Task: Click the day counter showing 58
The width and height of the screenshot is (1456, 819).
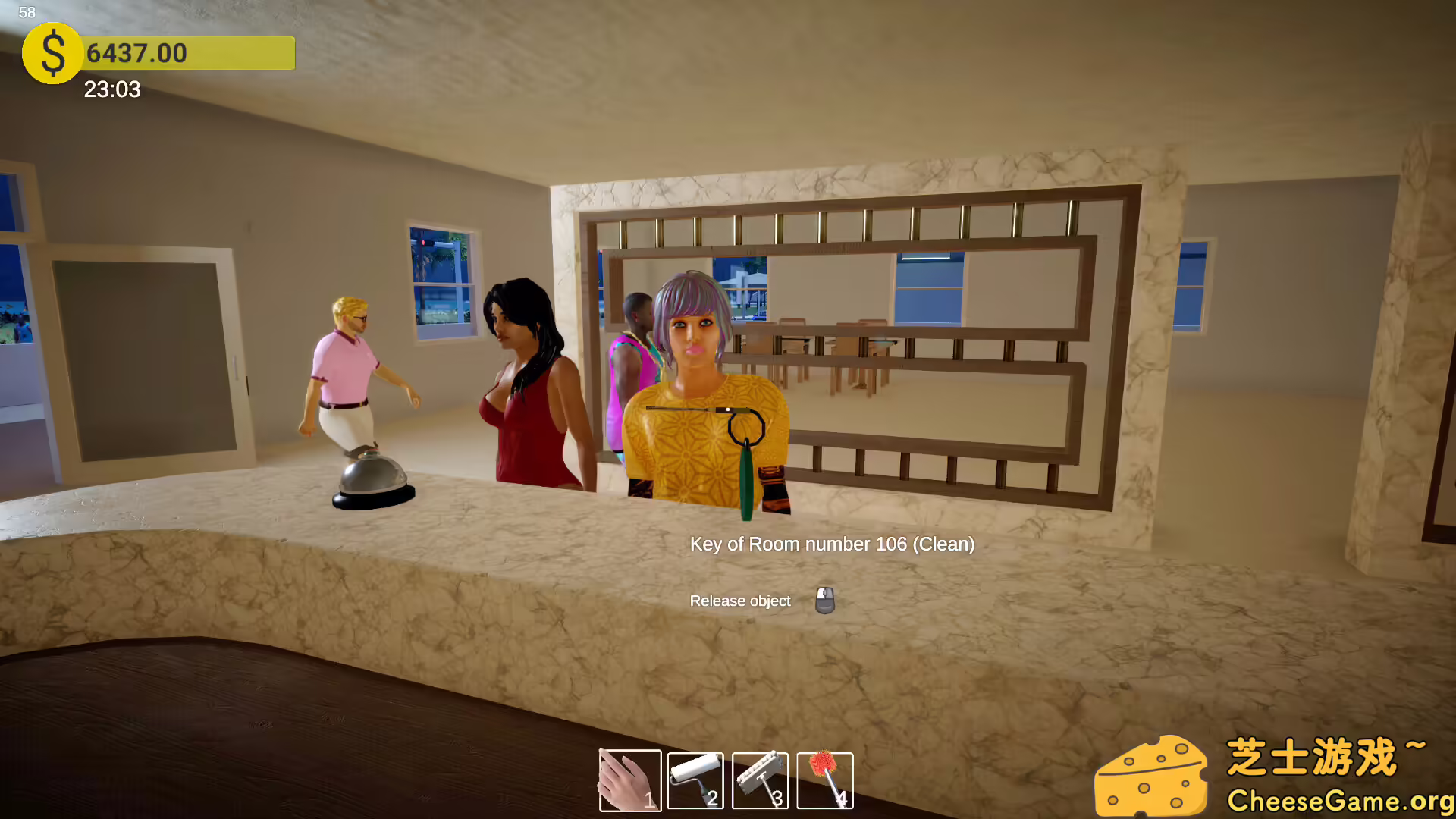Action: pyautogui.click(x=27, y=12)
